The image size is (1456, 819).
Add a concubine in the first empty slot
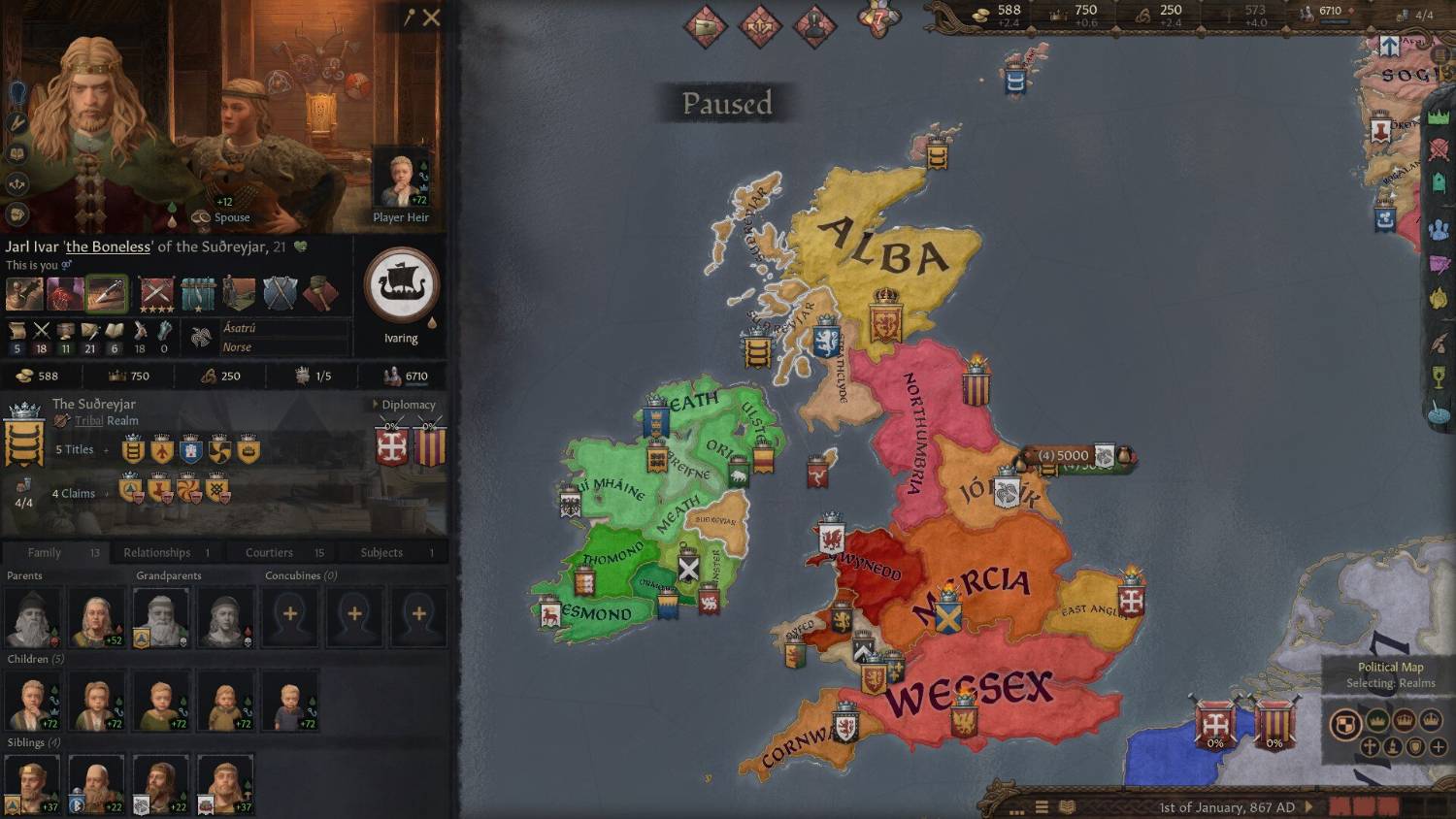290,614
